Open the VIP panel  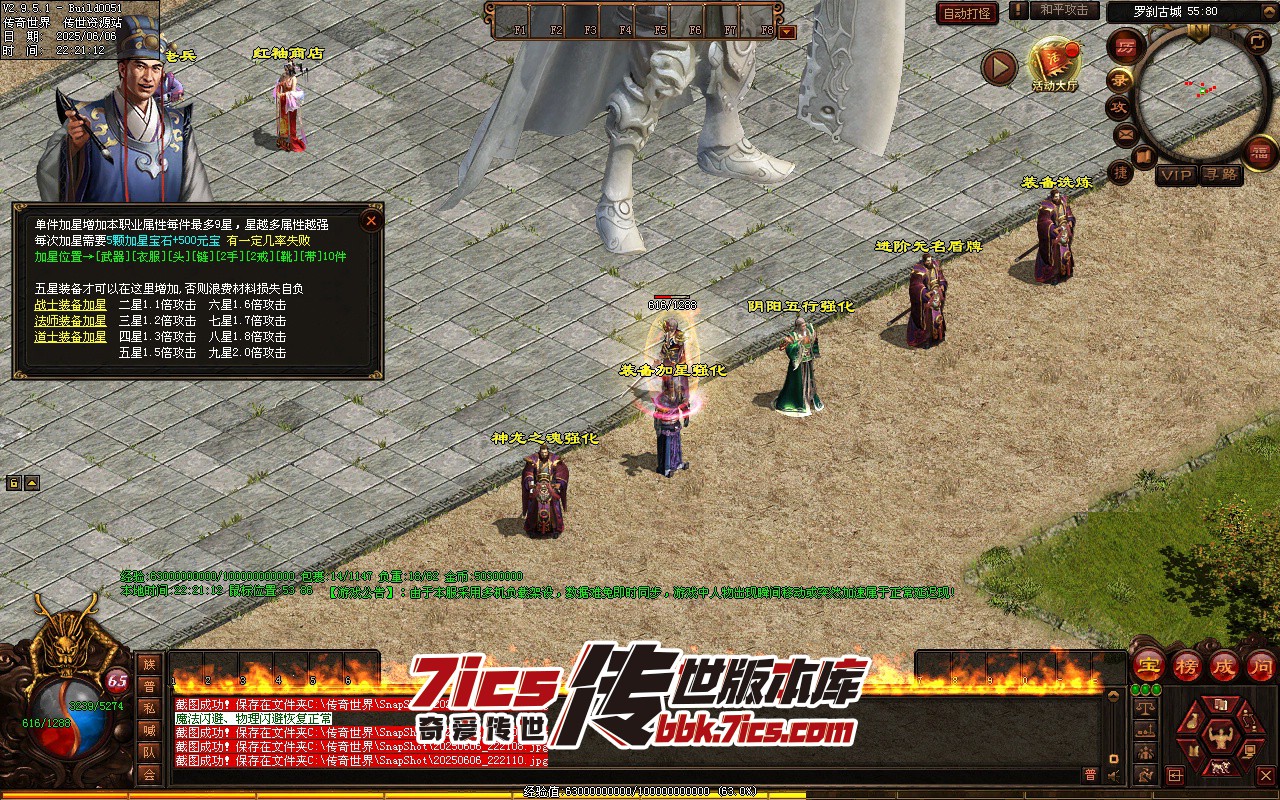pyautogui.click(x=1177, y=176)
